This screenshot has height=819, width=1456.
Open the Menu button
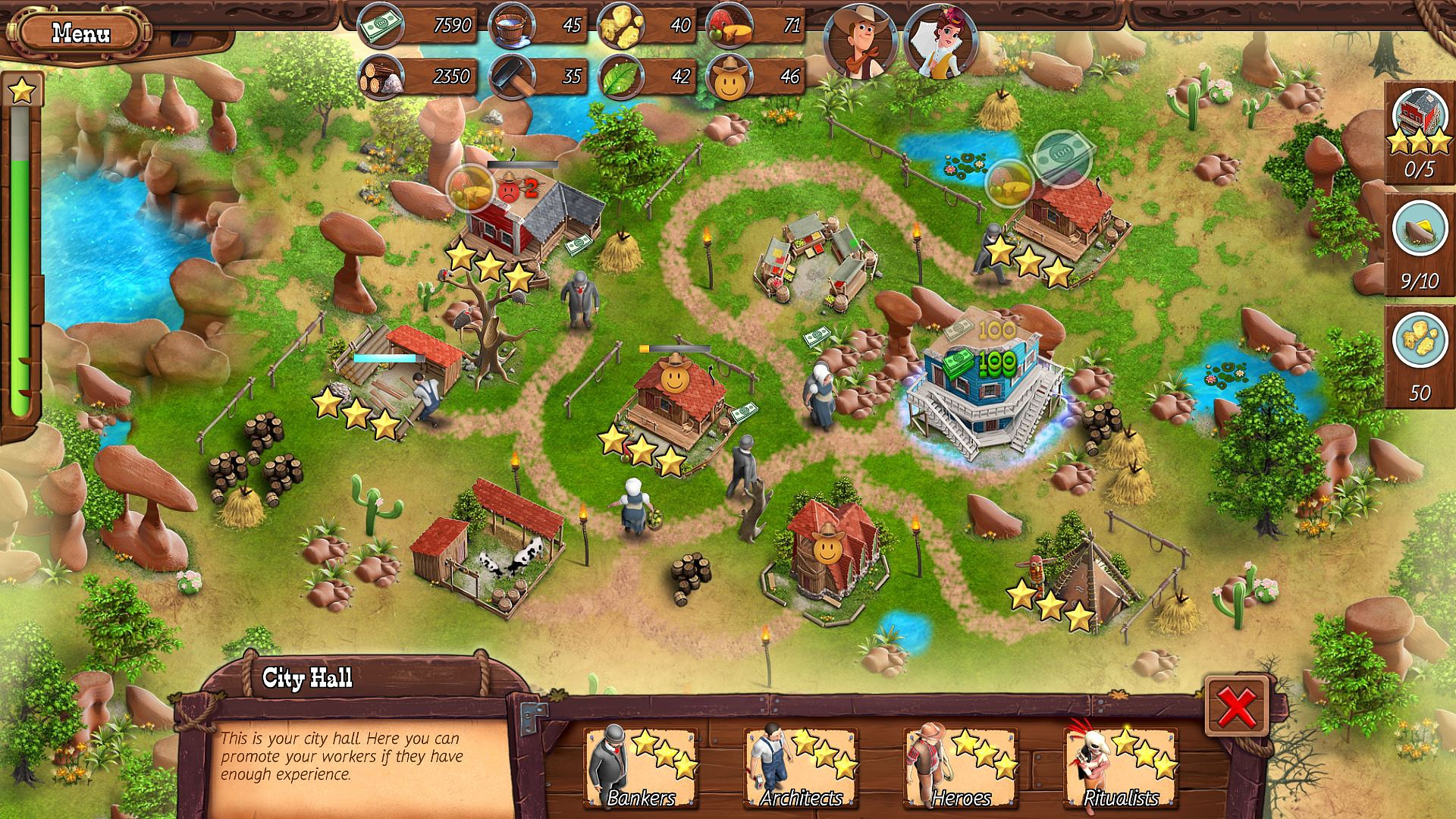[80, 33]
